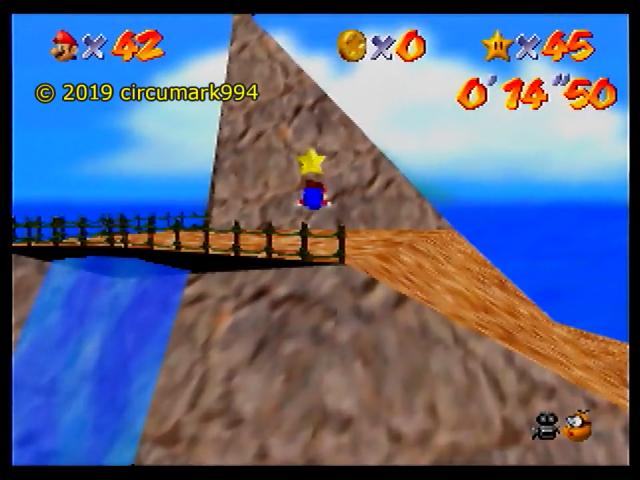Click the Mario head lives icon
This screenshot has height=480, width=640.
point(65,44)
